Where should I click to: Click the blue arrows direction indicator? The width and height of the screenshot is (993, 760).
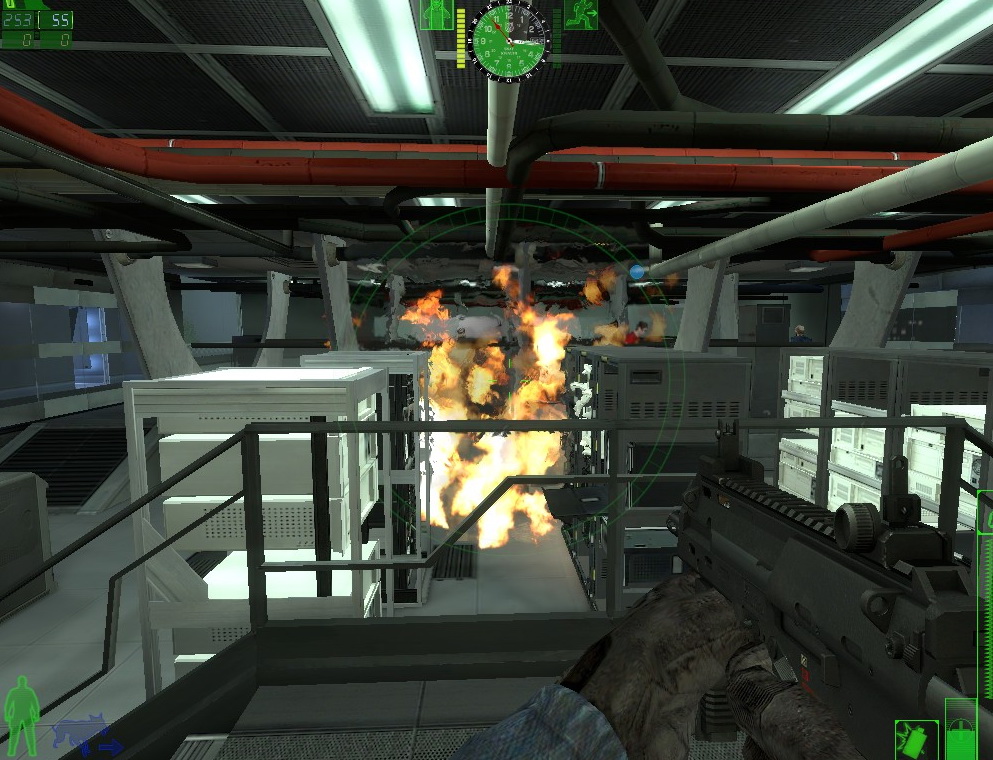[103, 746]
